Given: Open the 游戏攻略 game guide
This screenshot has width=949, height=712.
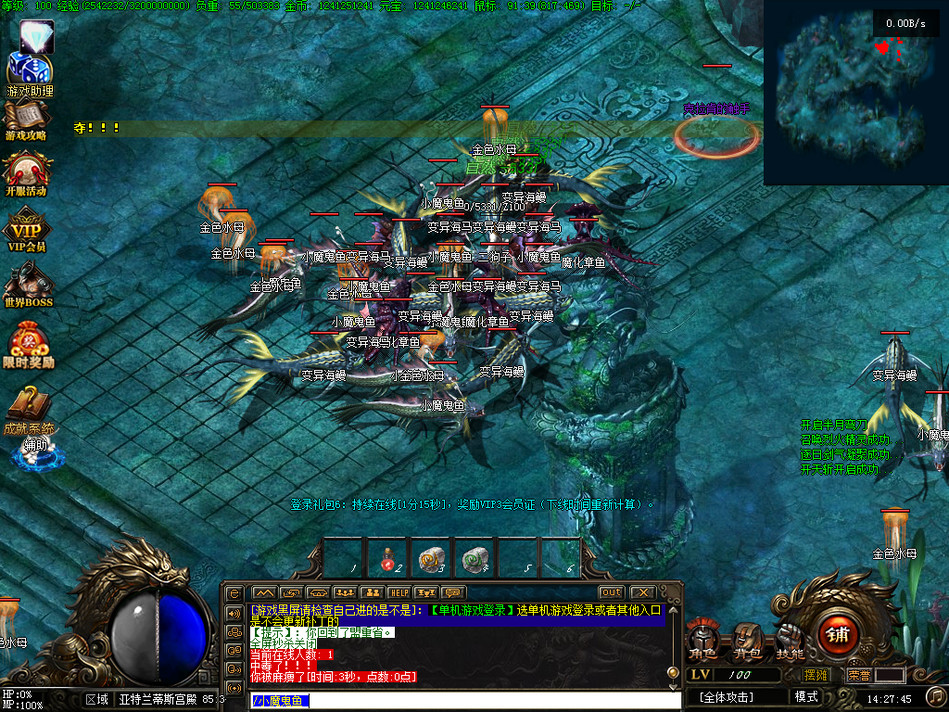Looking at the screenshot, I should (27, 118).
